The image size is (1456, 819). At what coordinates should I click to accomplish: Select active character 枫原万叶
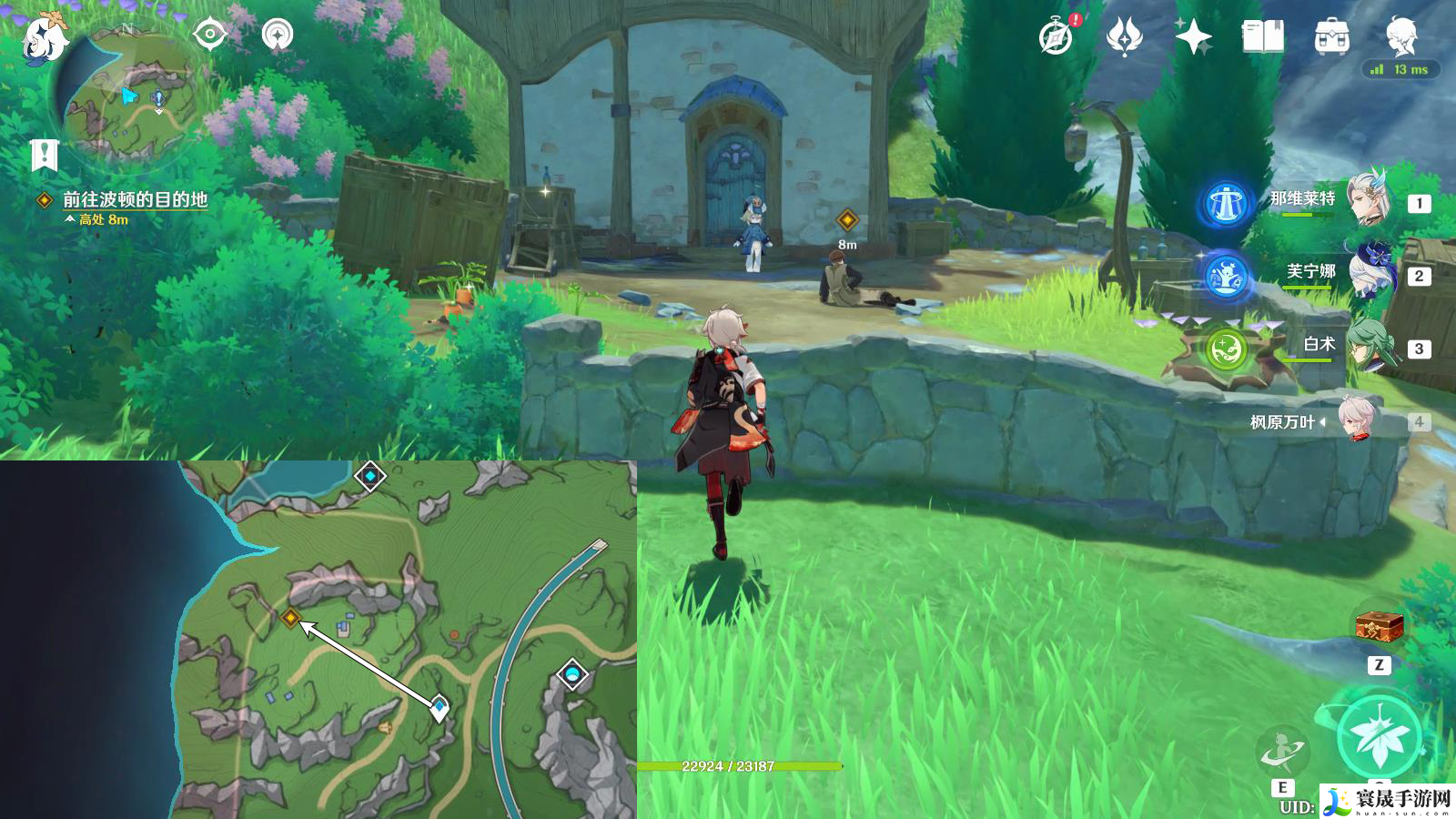[x=1356, y=420]
